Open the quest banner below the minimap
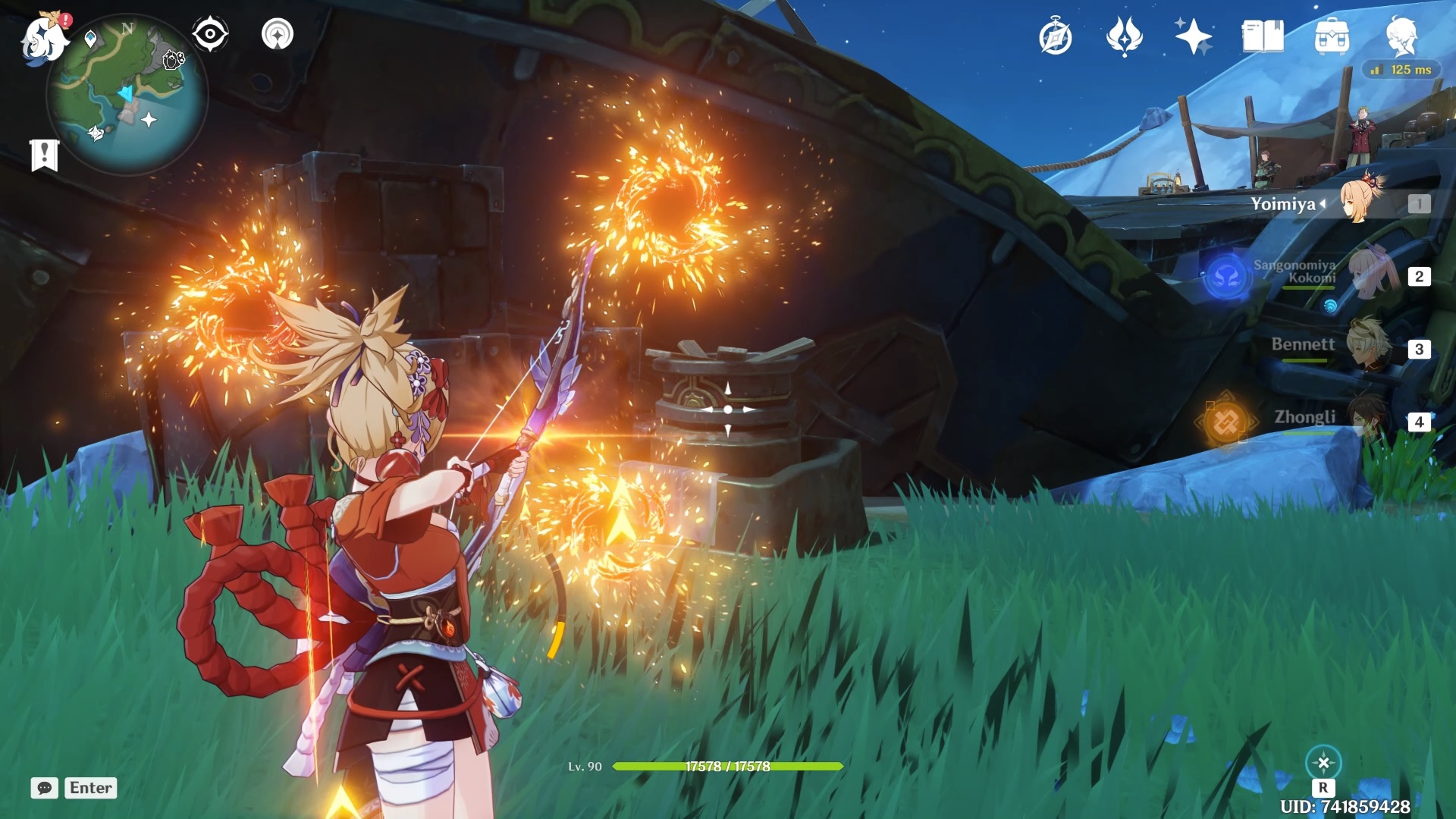 tap(45, 155)
